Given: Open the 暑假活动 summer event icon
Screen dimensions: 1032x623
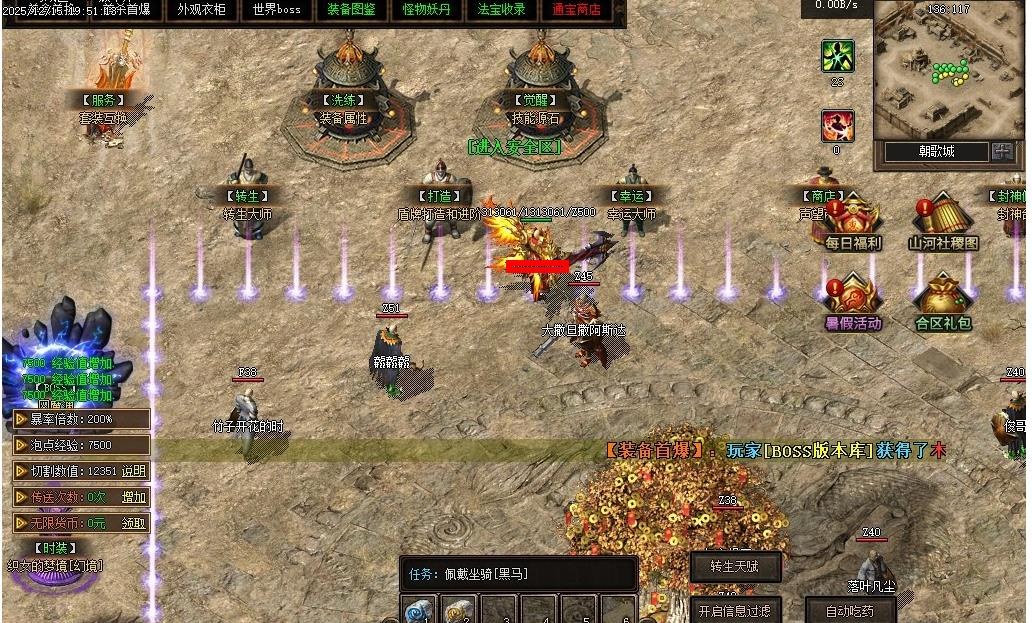Looking at the screenshot, I should [853, 302].
